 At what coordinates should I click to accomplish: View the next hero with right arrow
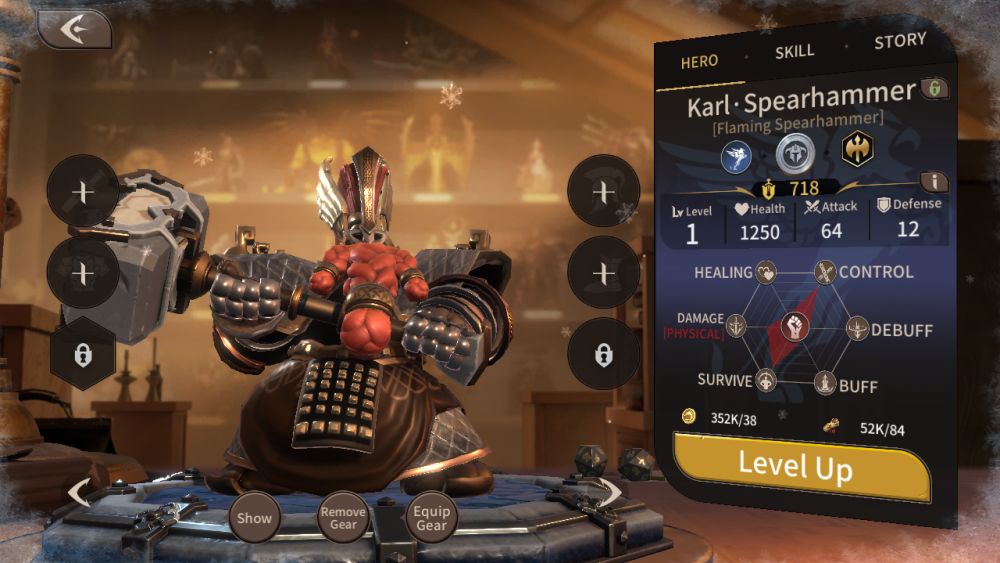point(610,490)
